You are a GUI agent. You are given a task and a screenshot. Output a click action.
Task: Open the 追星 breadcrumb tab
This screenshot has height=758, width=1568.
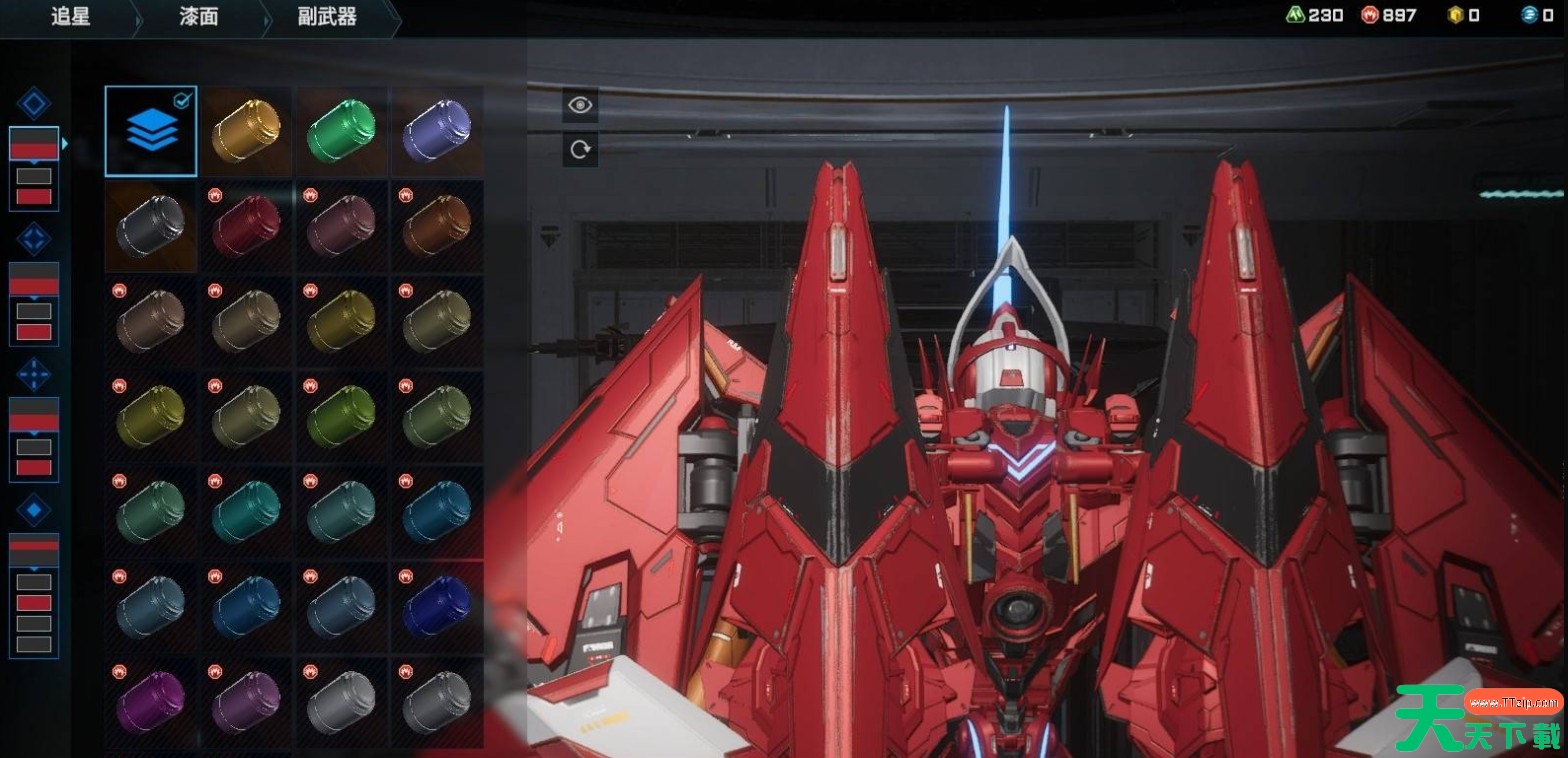[70, 17]
